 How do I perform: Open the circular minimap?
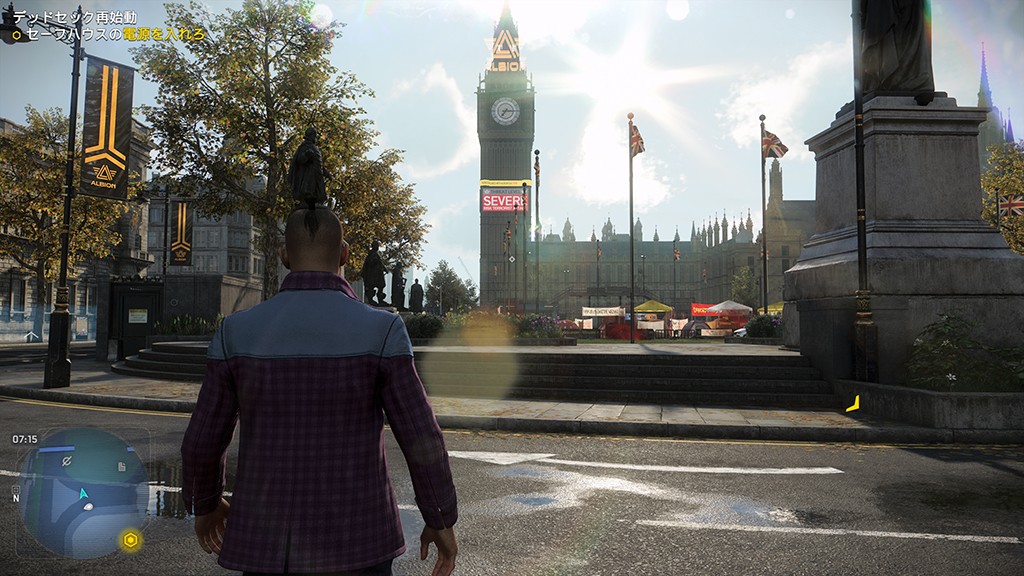83,492
